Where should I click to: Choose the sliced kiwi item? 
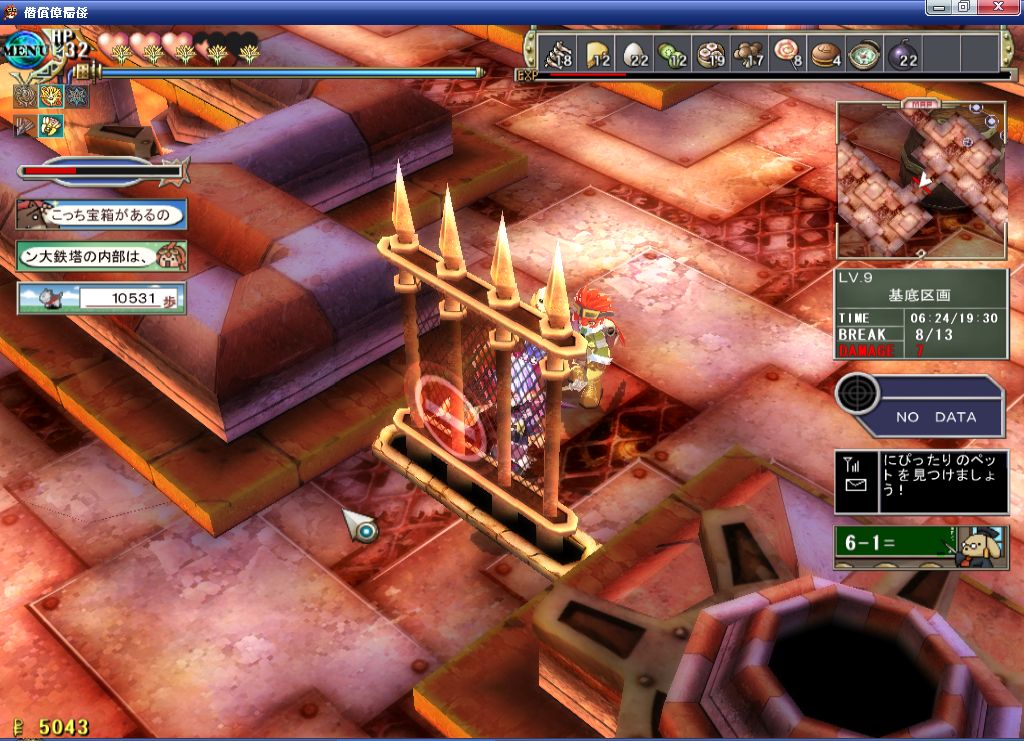pyautogui.click(x=672, y=54)
